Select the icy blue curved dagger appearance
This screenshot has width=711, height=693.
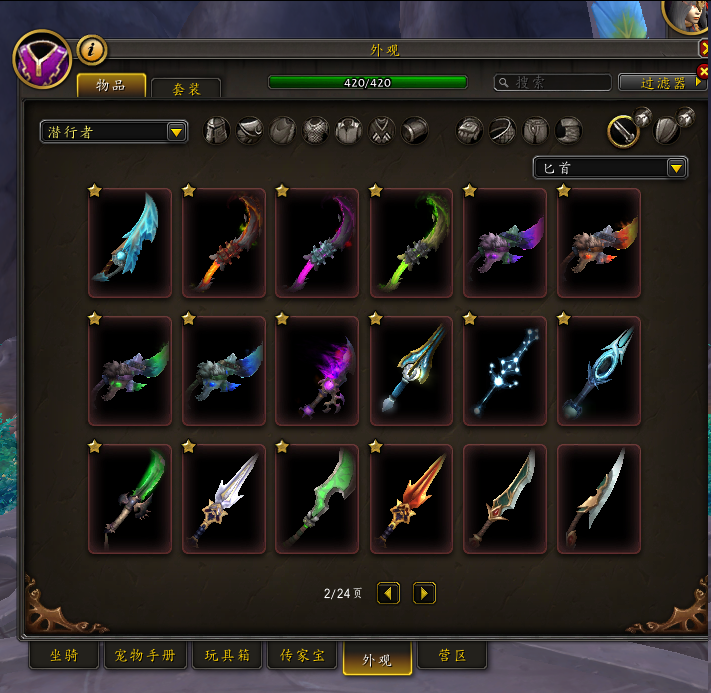(130, 243)
